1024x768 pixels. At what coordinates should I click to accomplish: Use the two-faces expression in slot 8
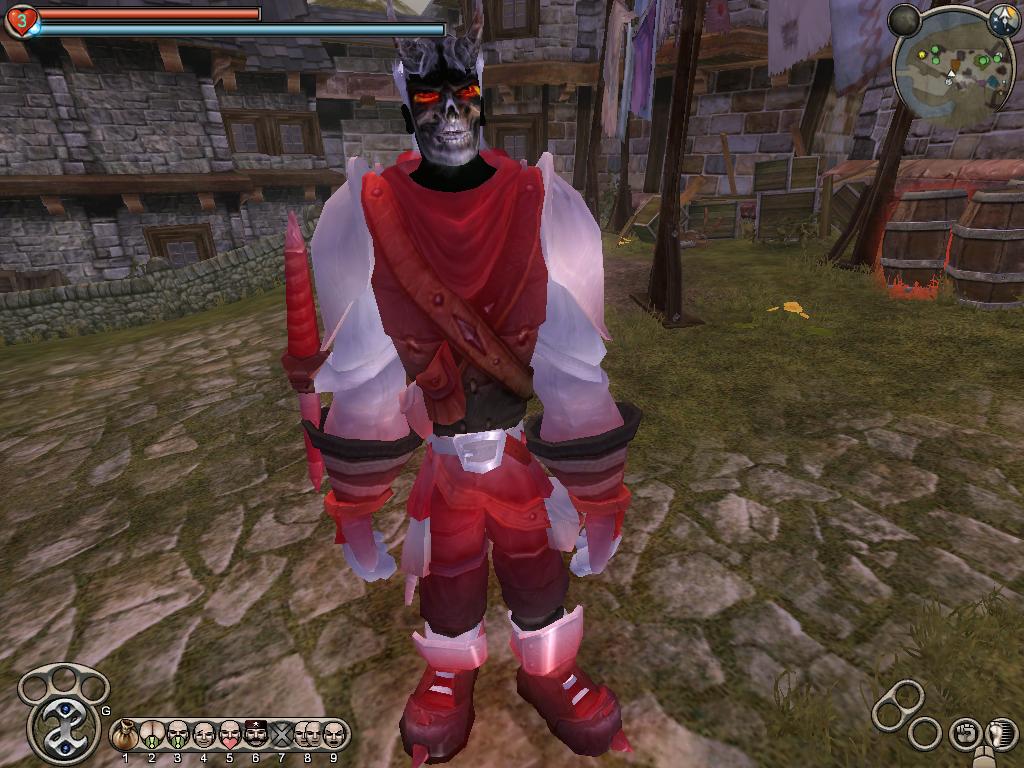point(307,735)
